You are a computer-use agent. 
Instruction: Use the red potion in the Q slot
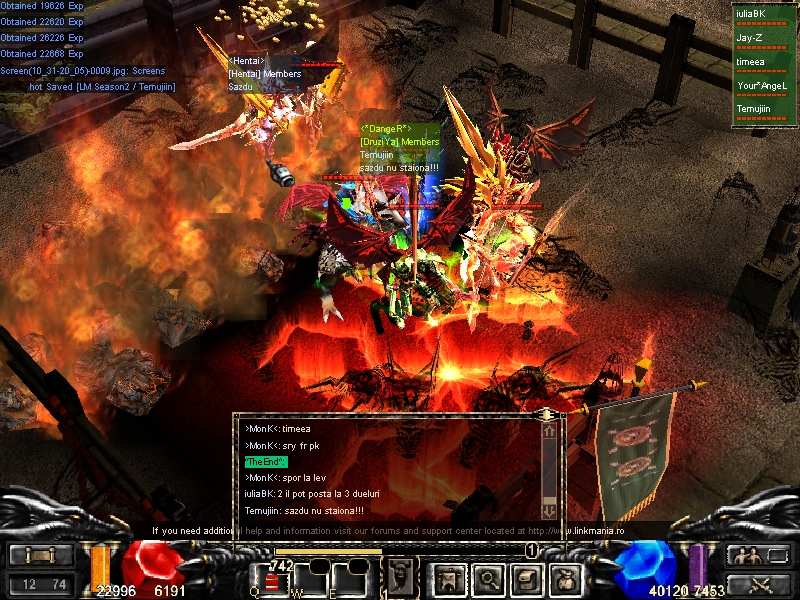272,582
